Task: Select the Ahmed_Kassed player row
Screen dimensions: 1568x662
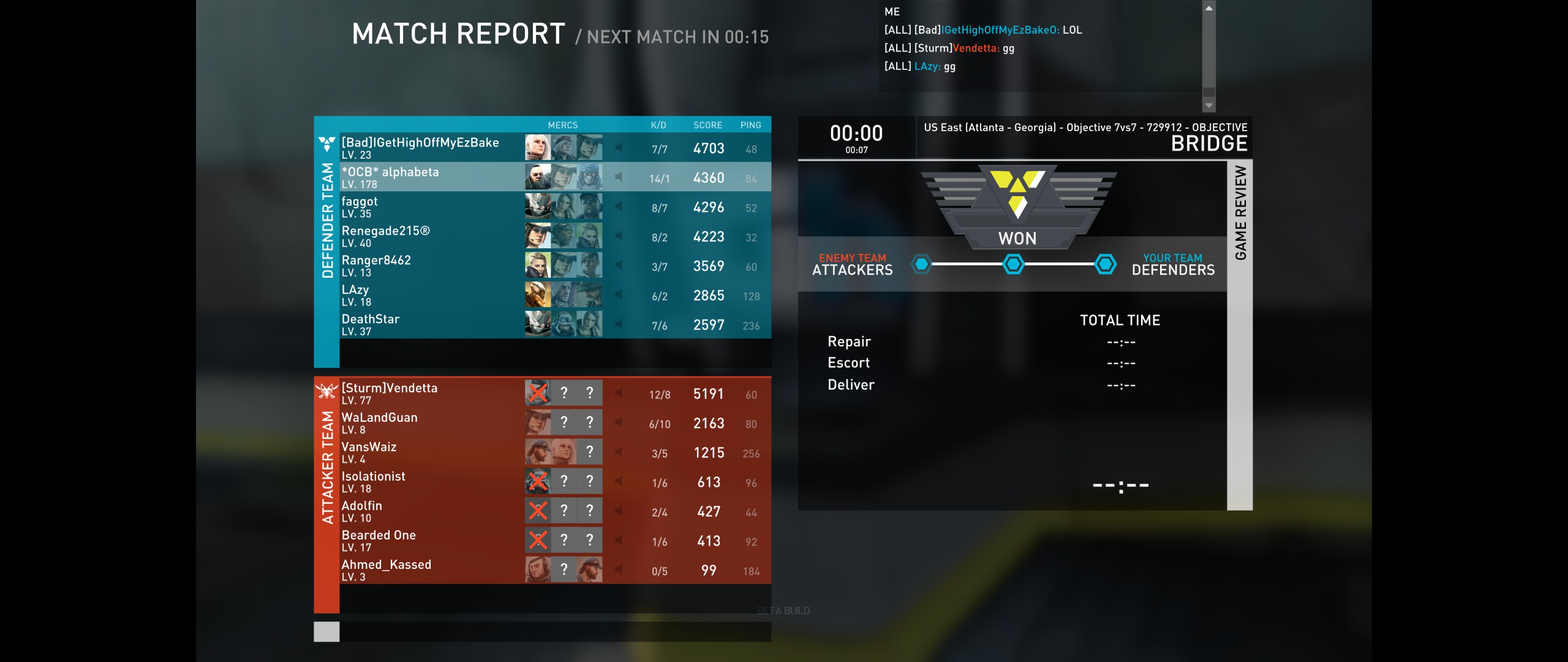Action: 429,569
